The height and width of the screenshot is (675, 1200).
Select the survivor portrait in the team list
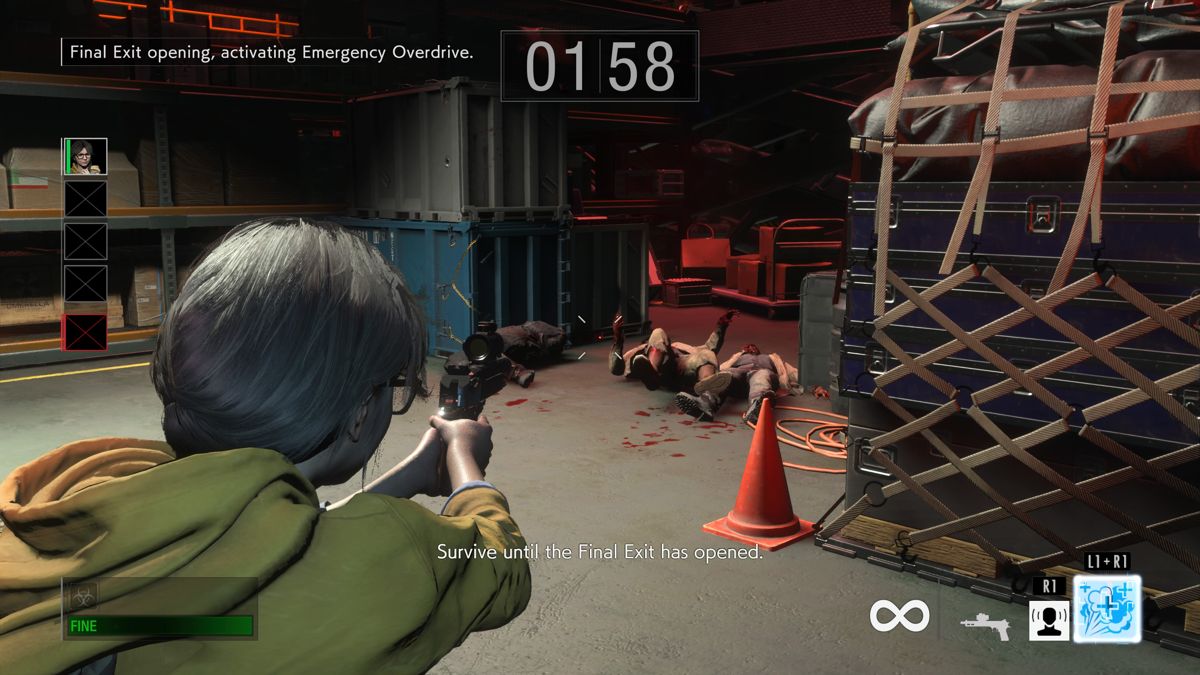[86, 156]
